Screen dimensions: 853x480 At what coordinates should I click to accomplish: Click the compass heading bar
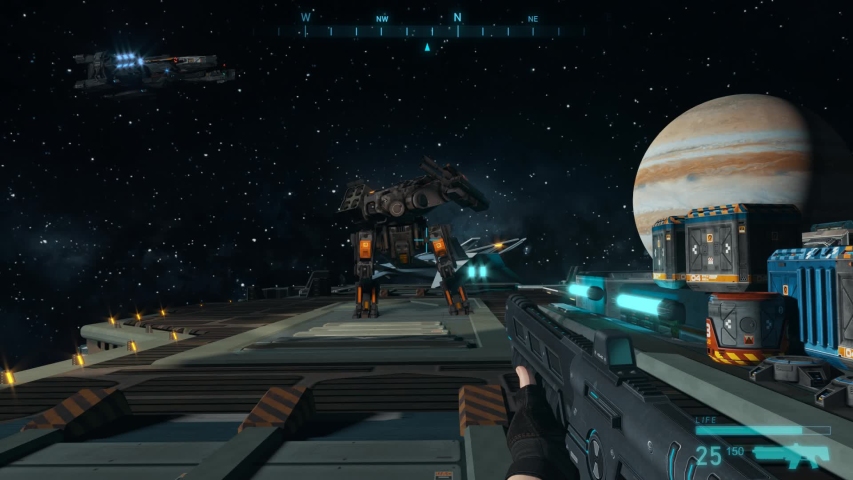click(430, 30)
